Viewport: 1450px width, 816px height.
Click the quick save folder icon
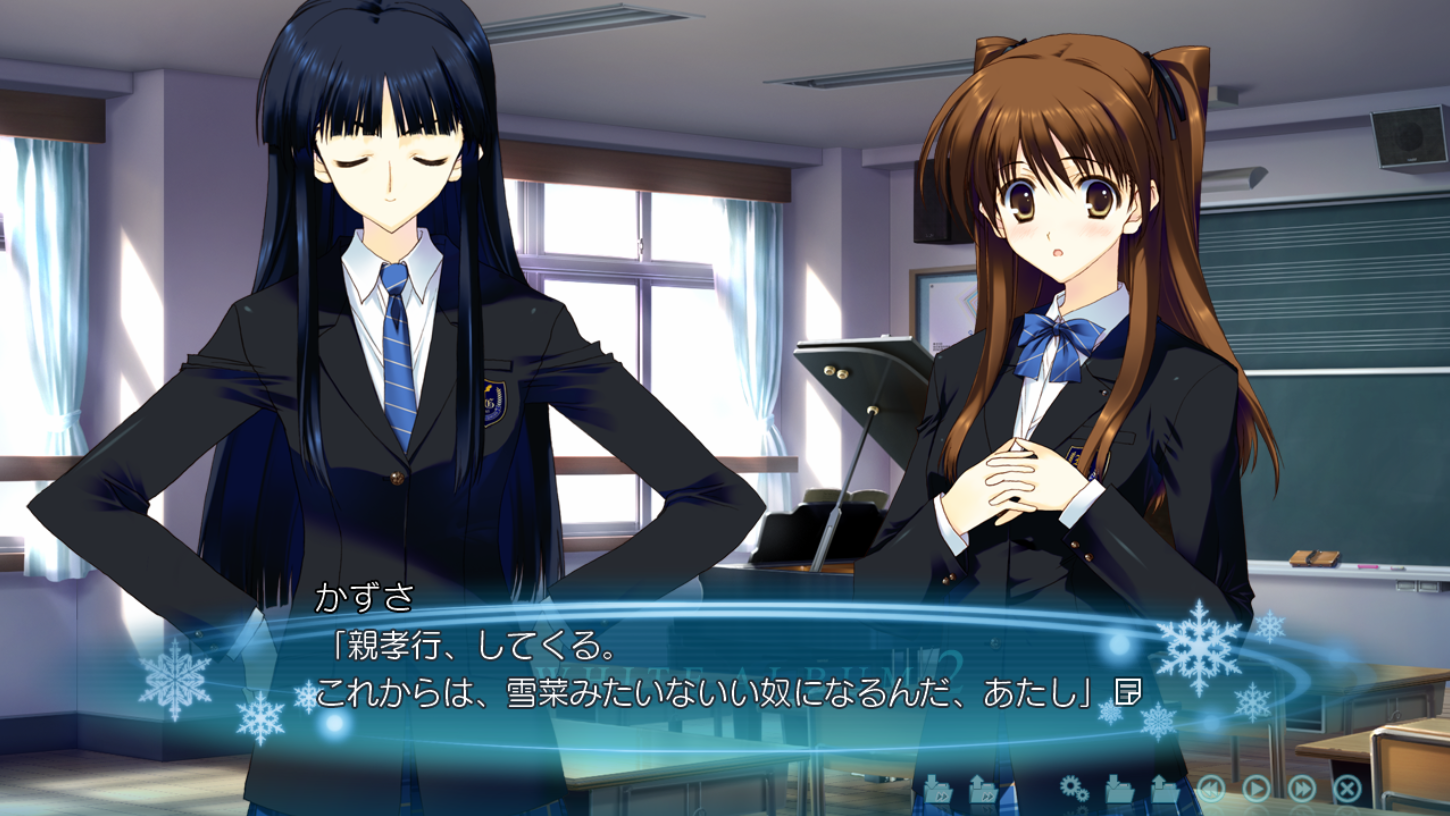point(938,789)
